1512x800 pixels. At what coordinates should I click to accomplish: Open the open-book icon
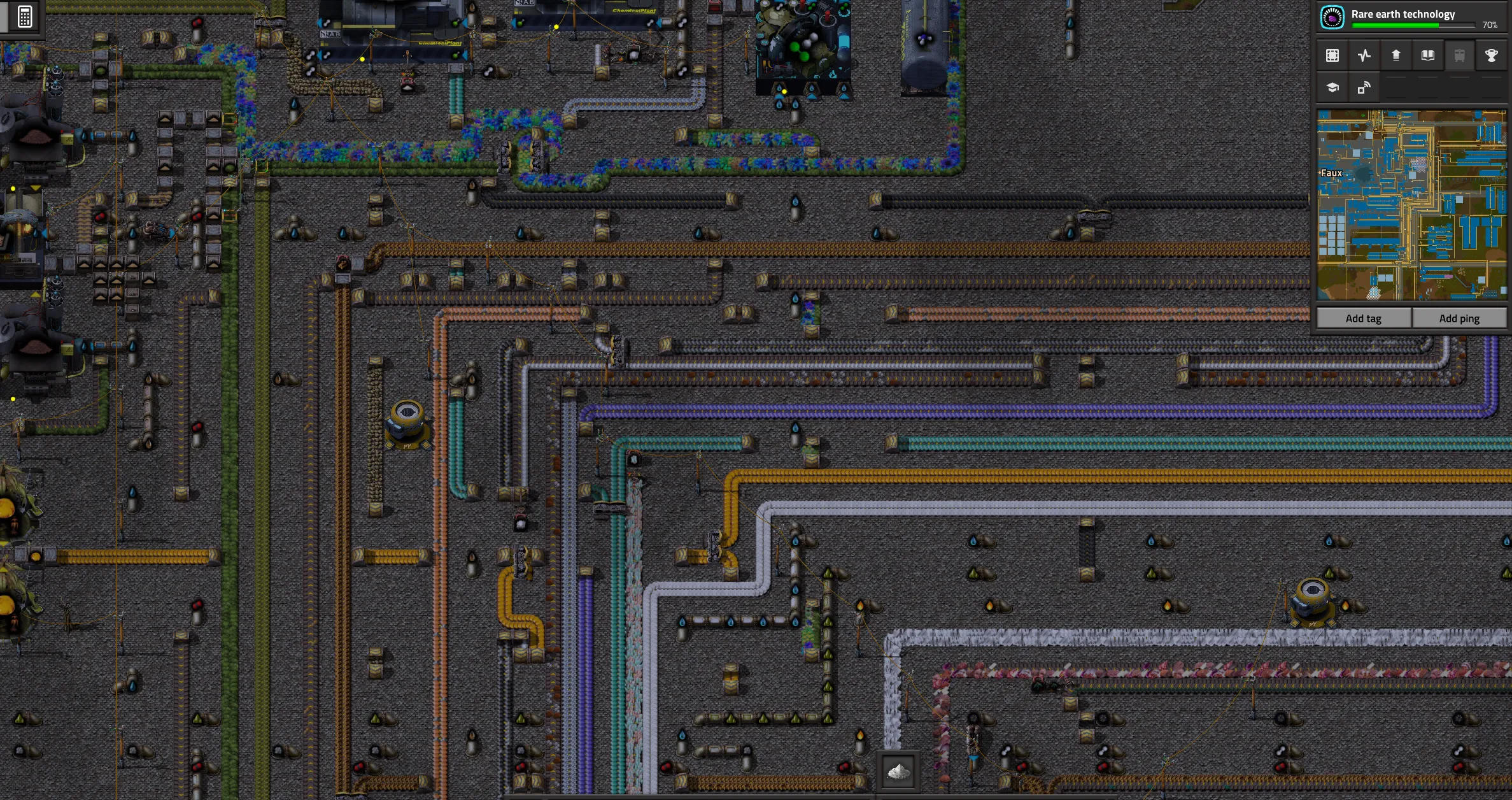(1428, 55)
